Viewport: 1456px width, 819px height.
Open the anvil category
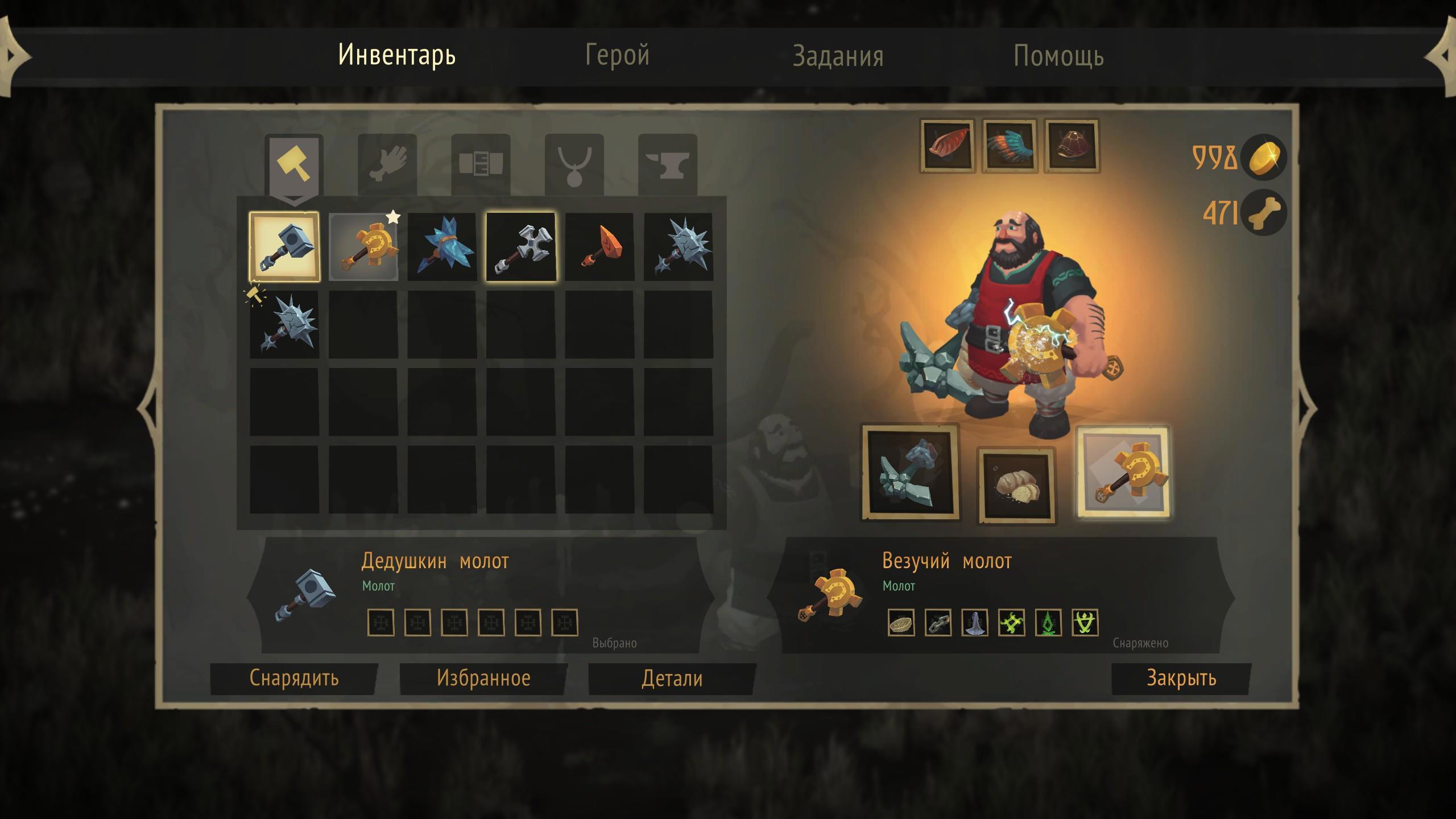tap(667, 165)
